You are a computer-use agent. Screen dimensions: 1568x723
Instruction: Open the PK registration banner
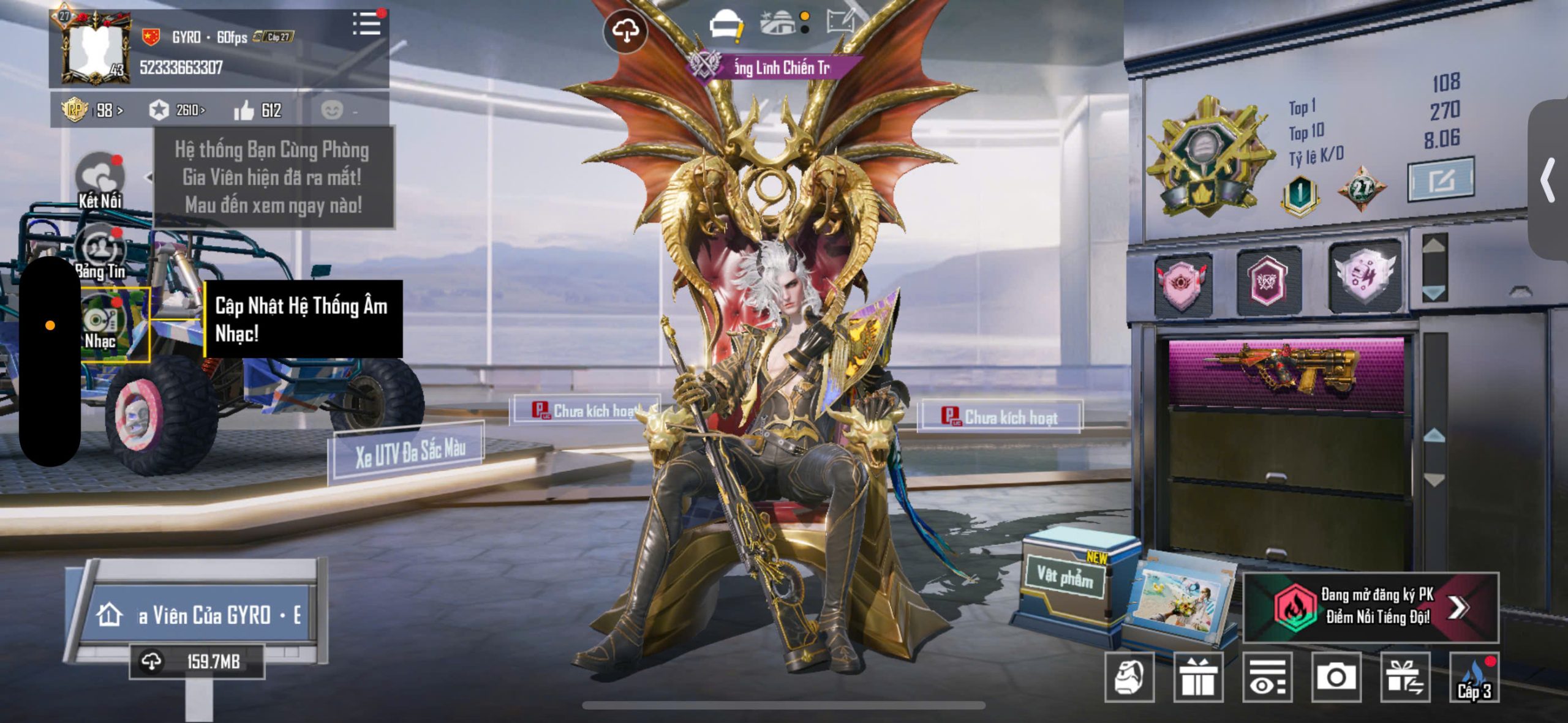[1371, 607]
